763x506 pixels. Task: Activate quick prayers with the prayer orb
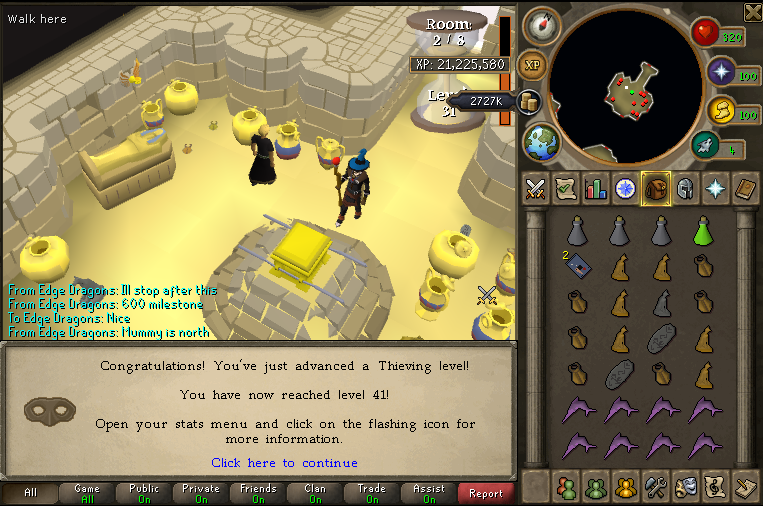pos(722,72)
